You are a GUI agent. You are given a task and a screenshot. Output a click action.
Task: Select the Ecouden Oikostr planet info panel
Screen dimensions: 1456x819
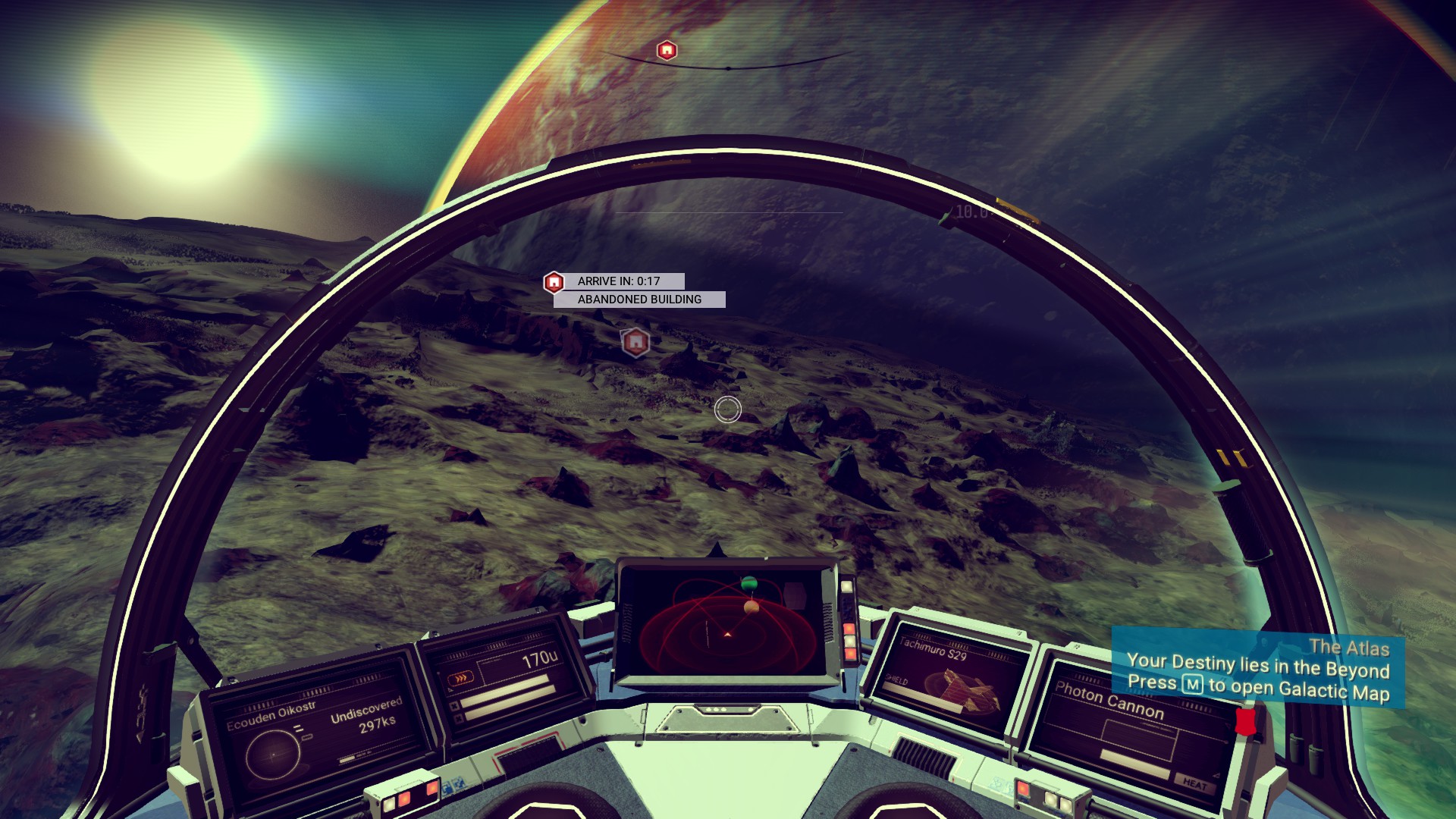[315, 733]
